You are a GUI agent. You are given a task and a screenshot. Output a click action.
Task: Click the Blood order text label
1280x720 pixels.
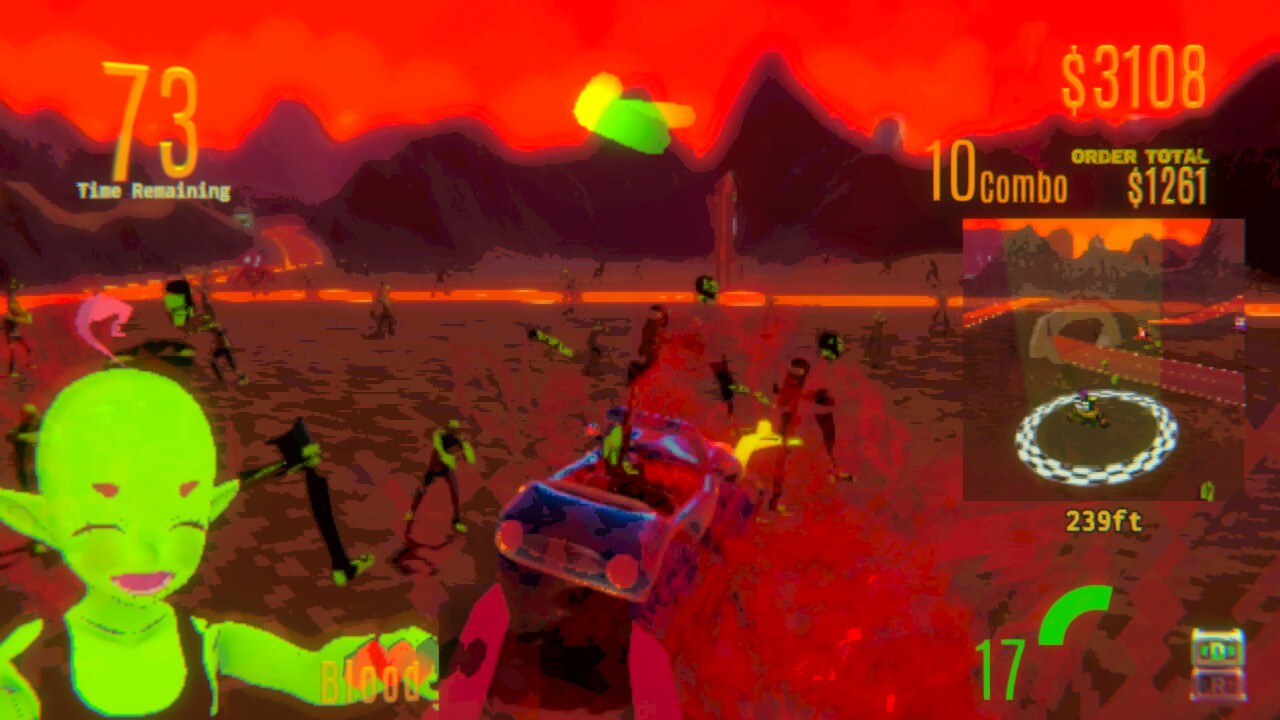368,686
